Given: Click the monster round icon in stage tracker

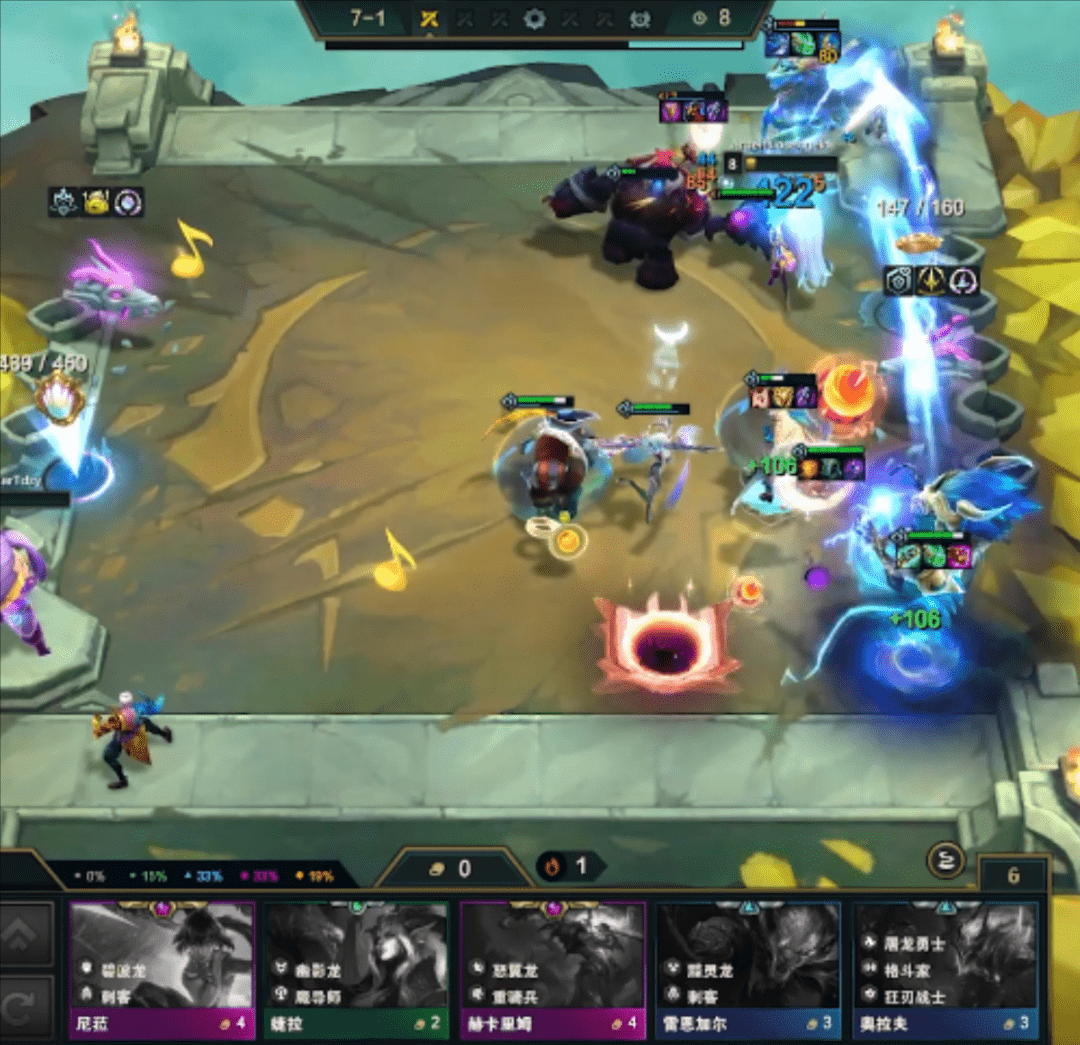Looking at the screenshot, I should 639,19.
